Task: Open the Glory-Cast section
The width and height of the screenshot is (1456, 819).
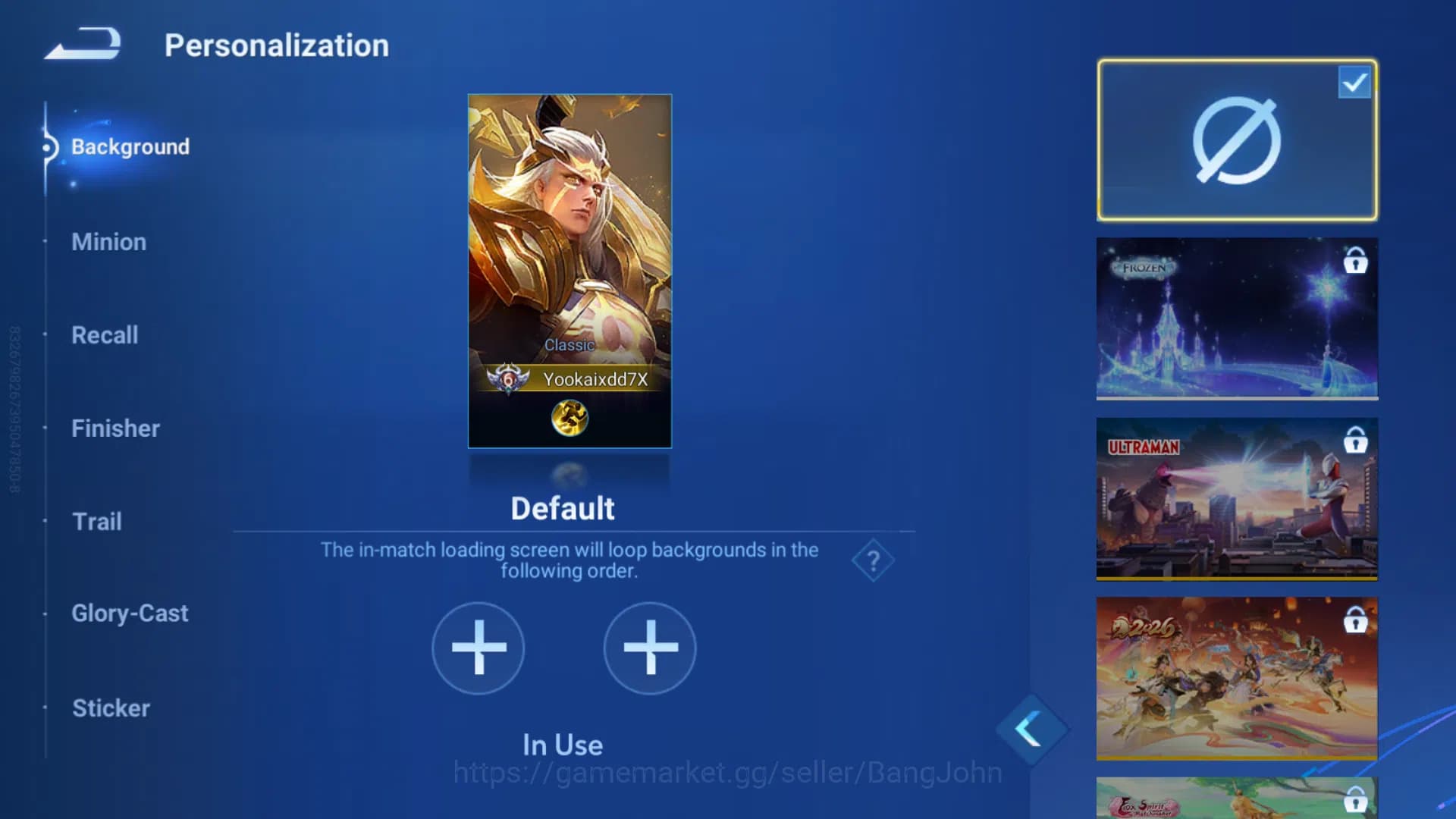Action: coord(130,613)
